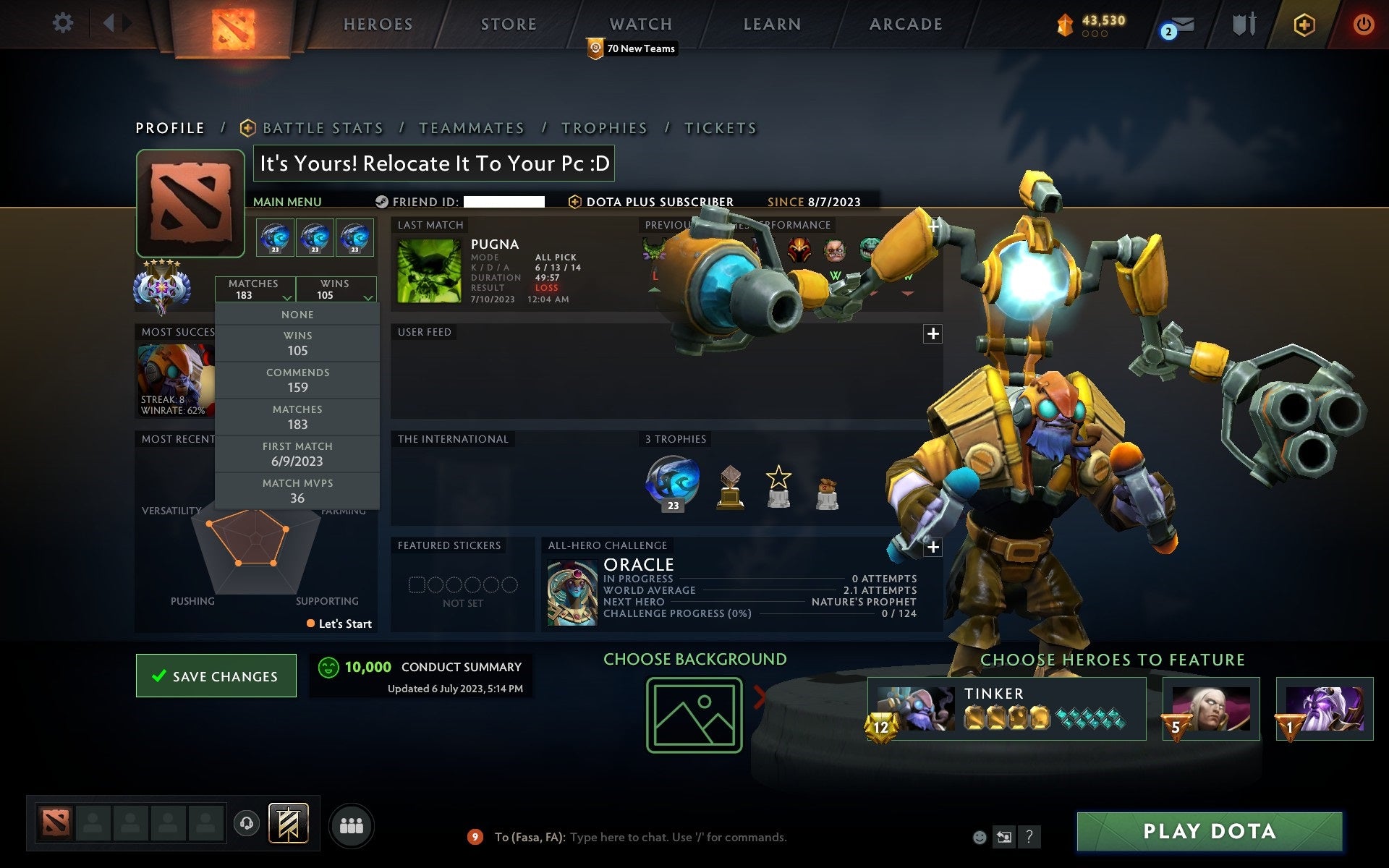Click the SAVE CHANGES button
1389x868 pixels.
216,676
